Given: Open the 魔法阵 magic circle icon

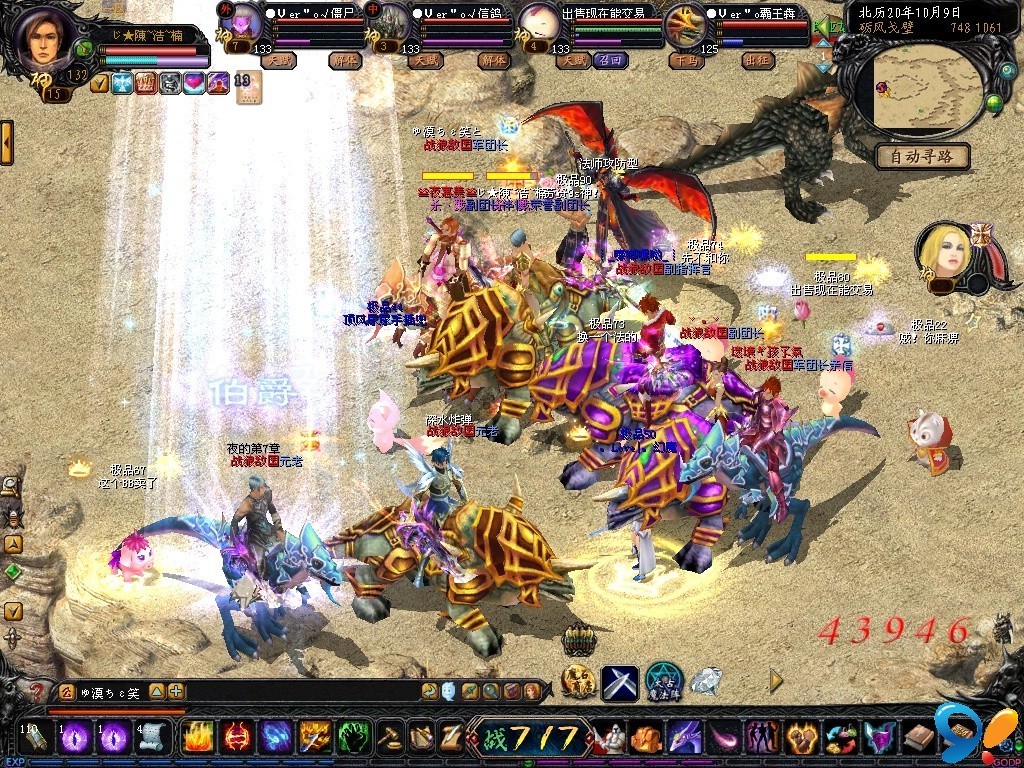Looking at the screenshot, I should pyautogui.click(x=663, y=682).
